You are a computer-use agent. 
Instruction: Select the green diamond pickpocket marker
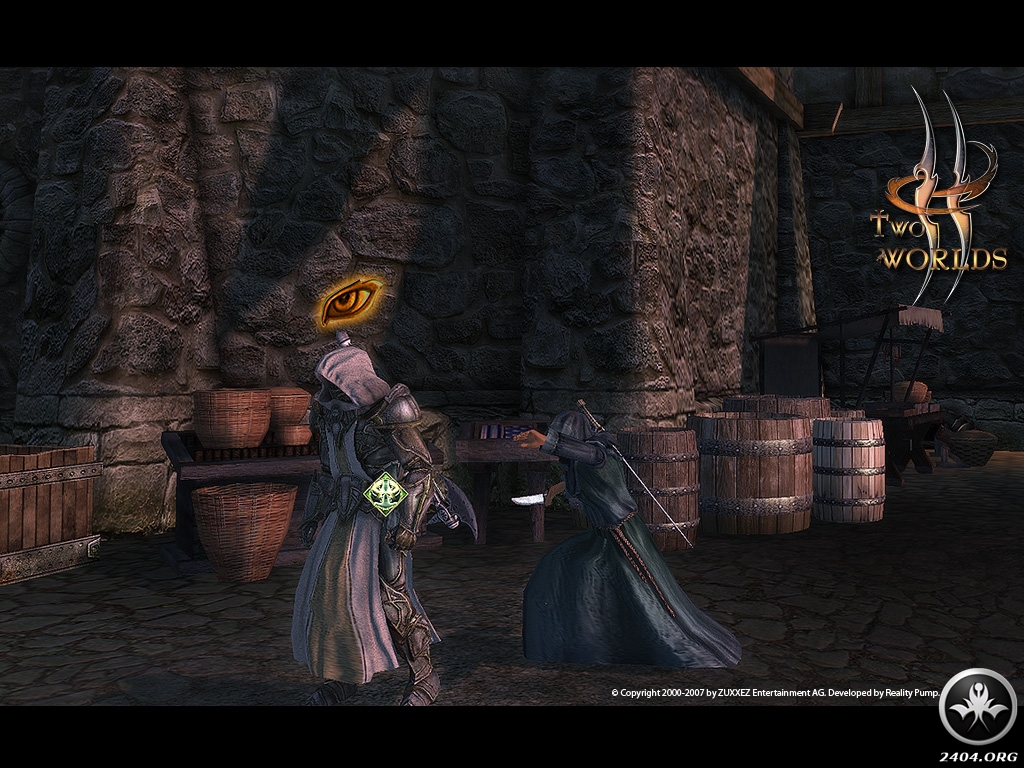383,494
